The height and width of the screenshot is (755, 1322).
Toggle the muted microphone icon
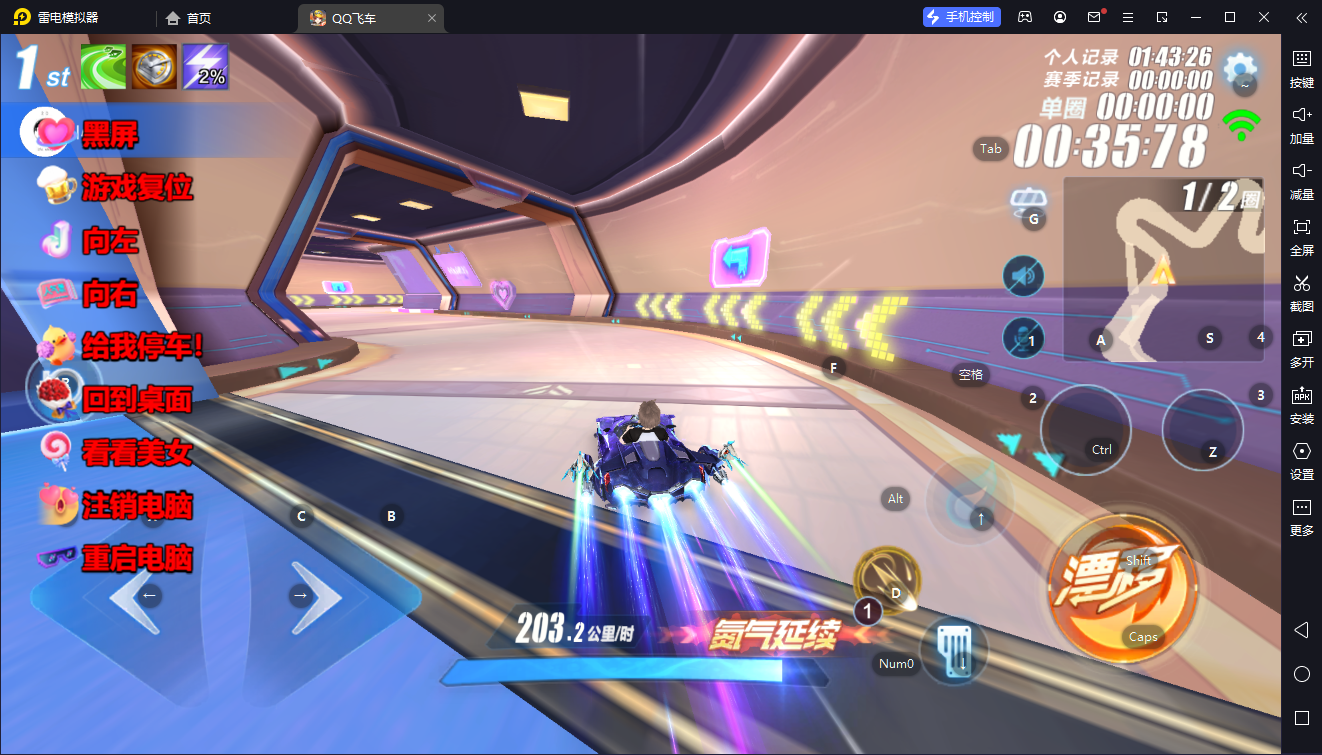tap(1022, 337)
